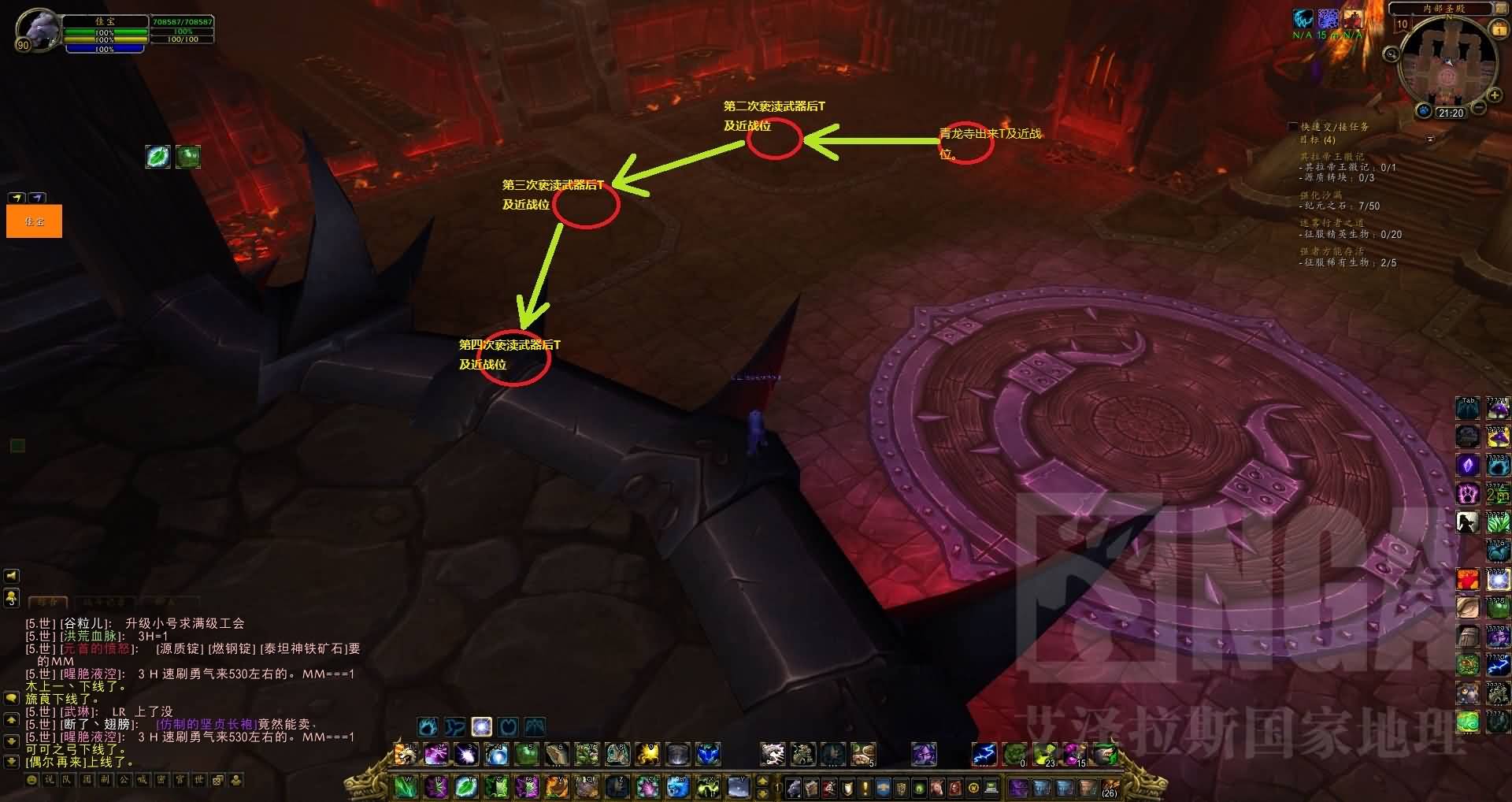Use the food item with 5 charges
This screenshot has width=1512, height=802.
coord(863,754)
